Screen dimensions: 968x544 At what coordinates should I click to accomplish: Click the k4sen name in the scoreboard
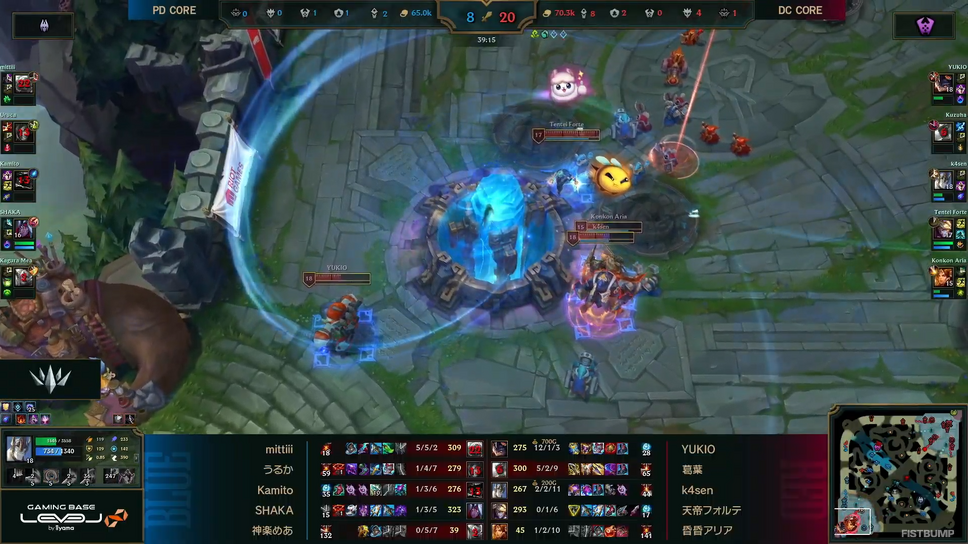698,490
